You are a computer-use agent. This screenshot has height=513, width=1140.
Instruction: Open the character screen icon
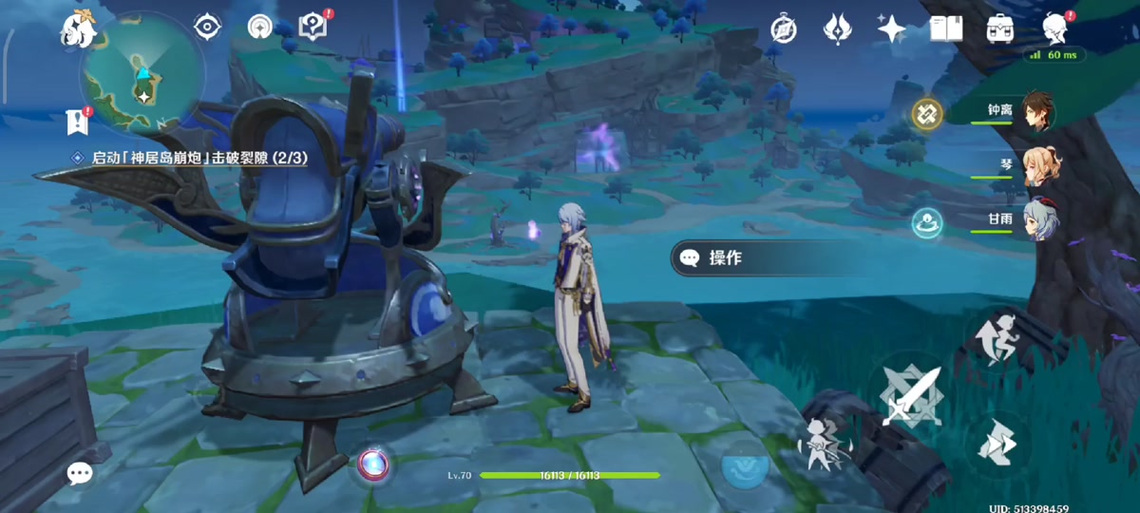point(1054,29)
